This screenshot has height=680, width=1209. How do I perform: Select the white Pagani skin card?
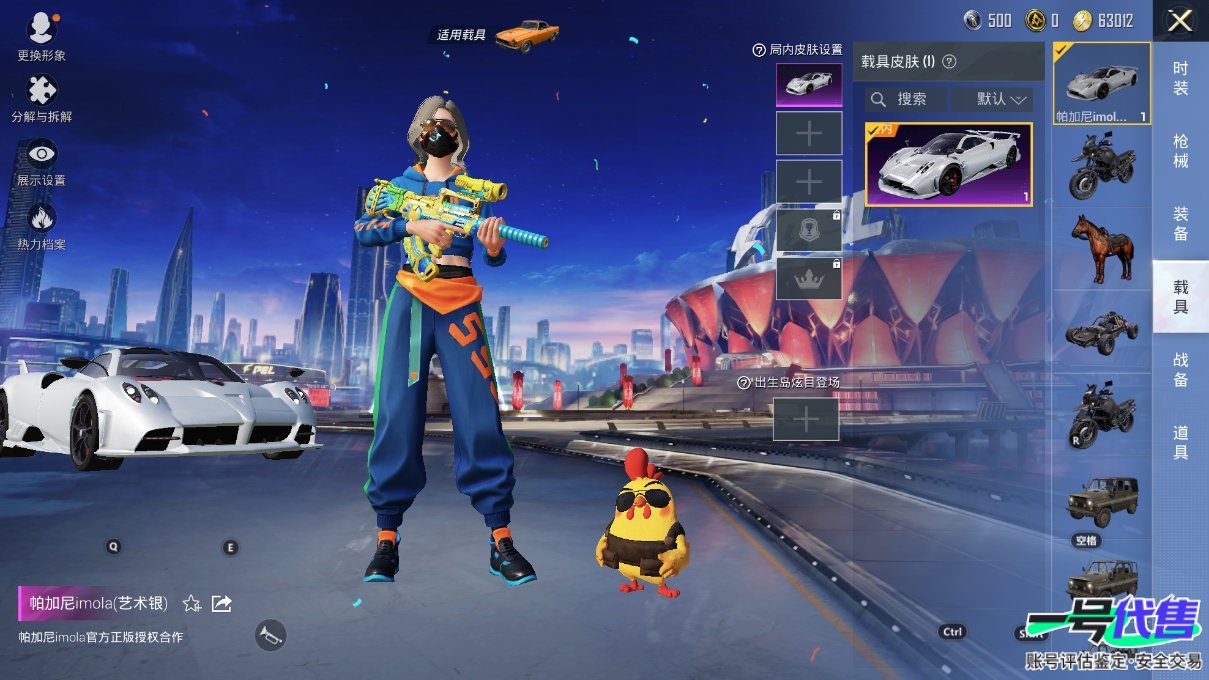coord(948,164)
